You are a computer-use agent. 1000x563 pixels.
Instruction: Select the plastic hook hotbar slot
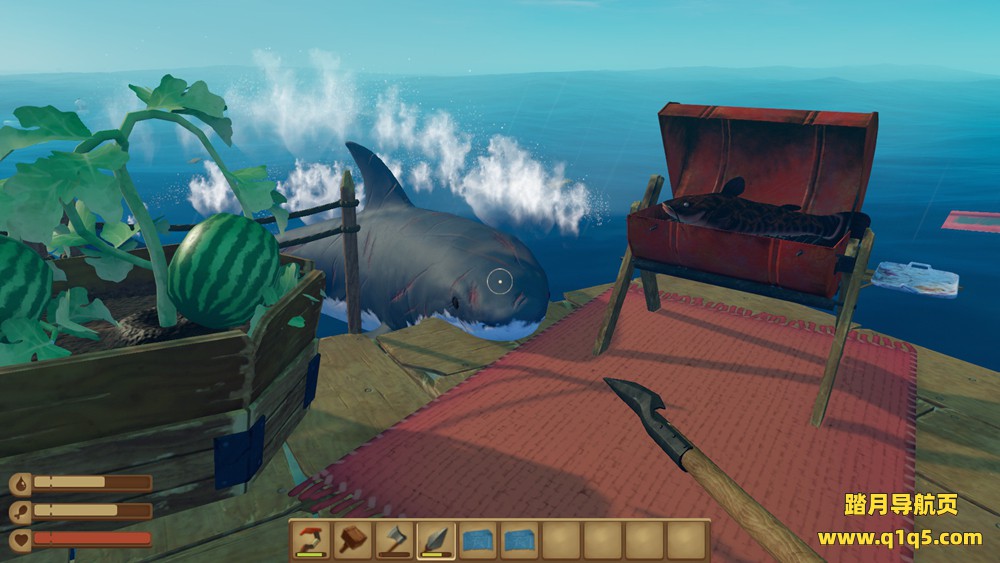[x=311, y=540]
